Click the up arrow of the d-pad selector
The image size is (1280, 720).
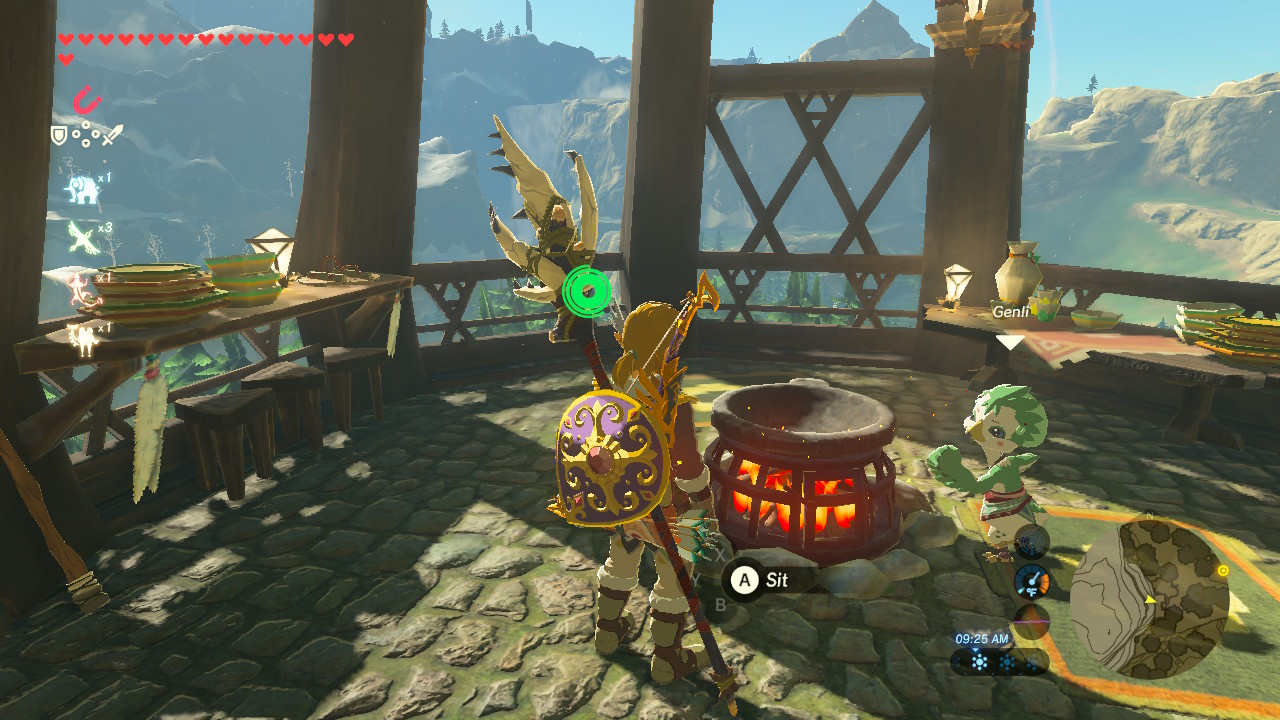[x=84, y=123]
